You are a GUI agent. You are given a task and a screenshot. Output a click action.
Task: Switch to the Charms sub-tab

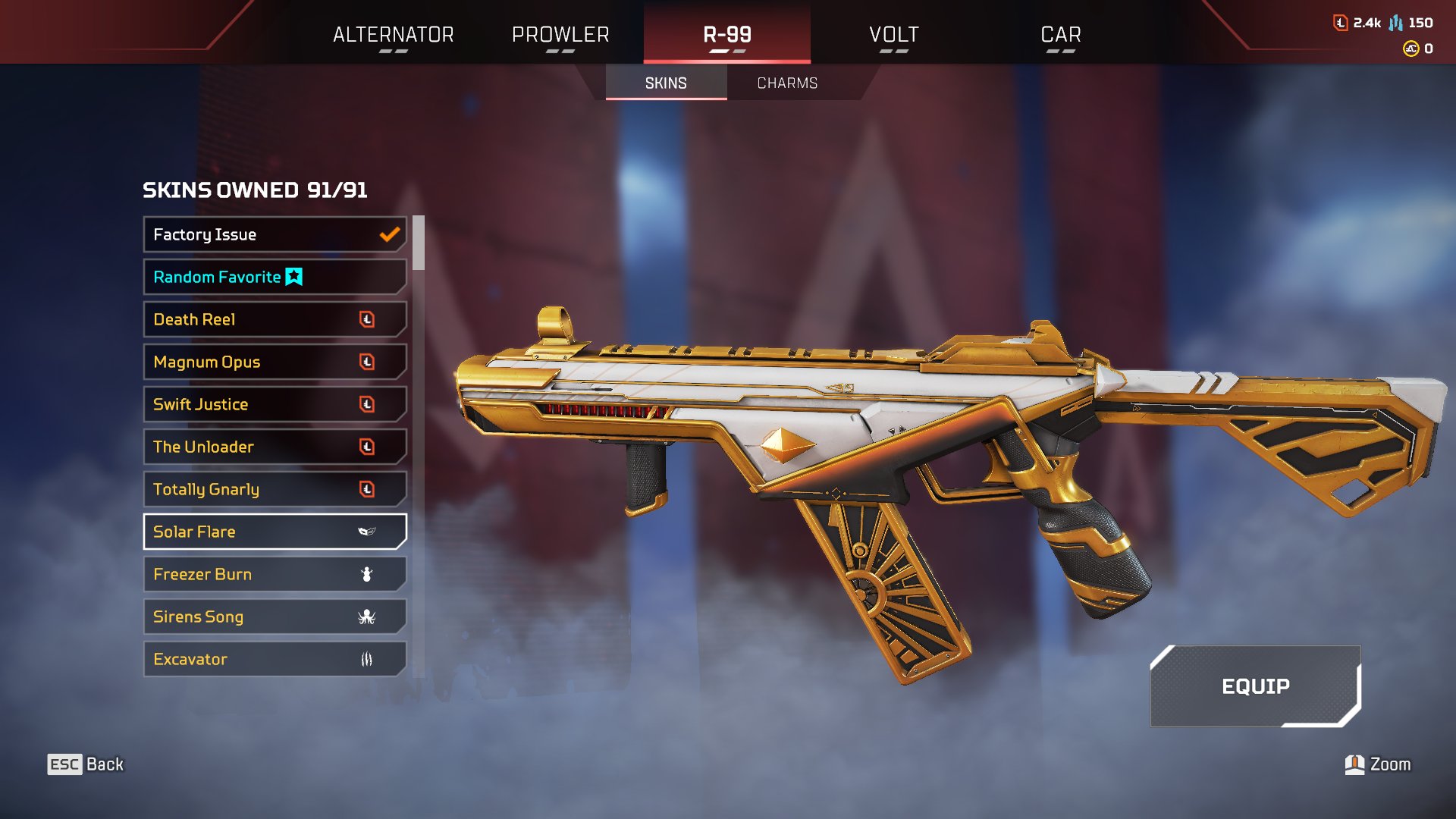point(787,83)
